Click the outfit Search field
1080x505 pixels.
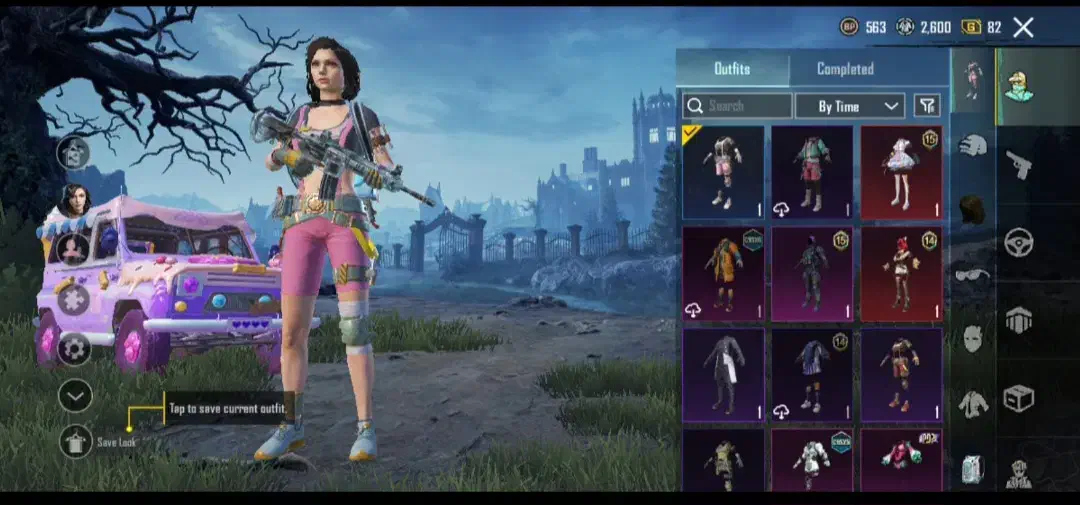click(738, 106)
